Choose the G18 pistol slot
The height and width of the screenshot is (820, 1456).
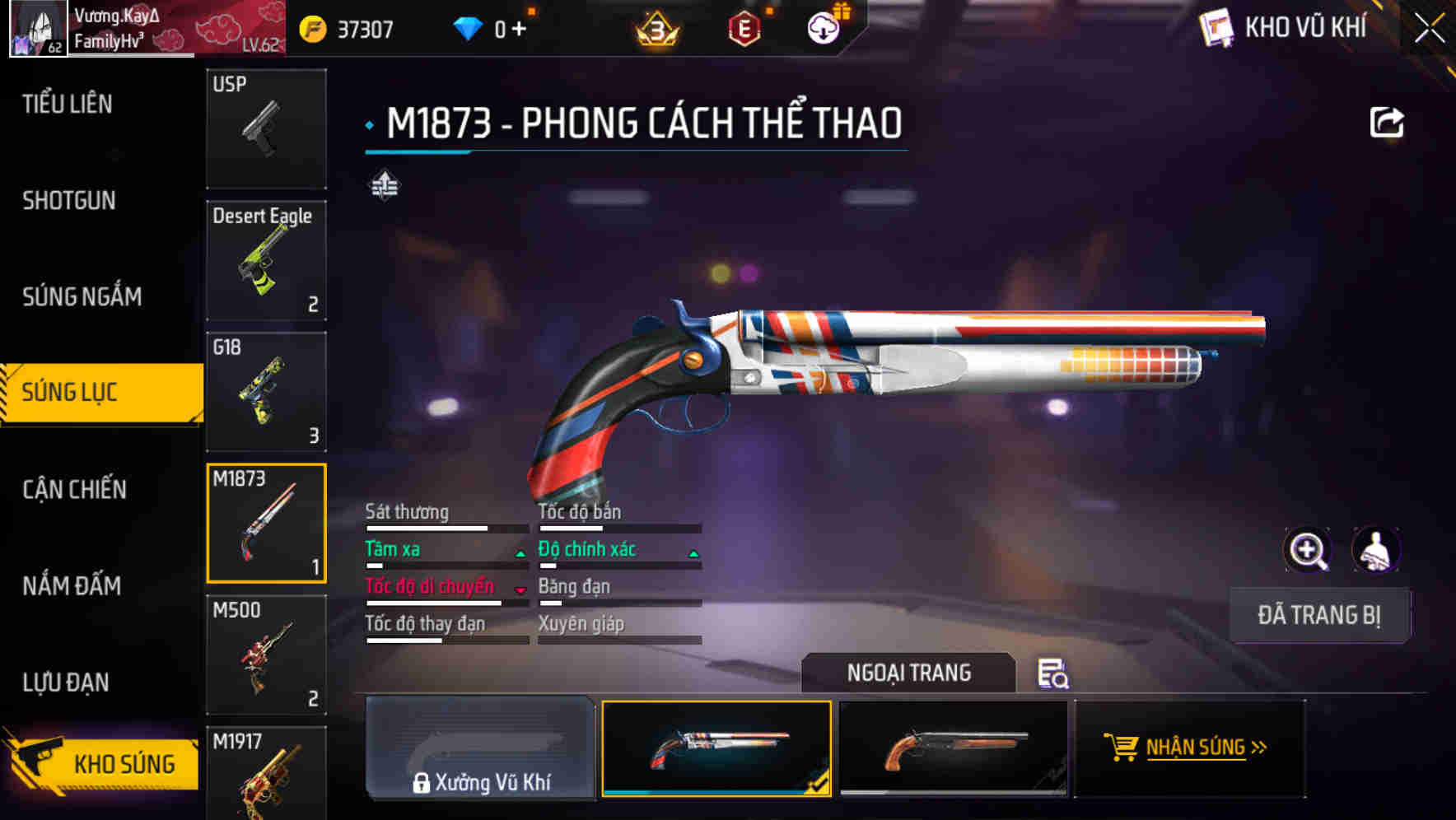point(266,392)
